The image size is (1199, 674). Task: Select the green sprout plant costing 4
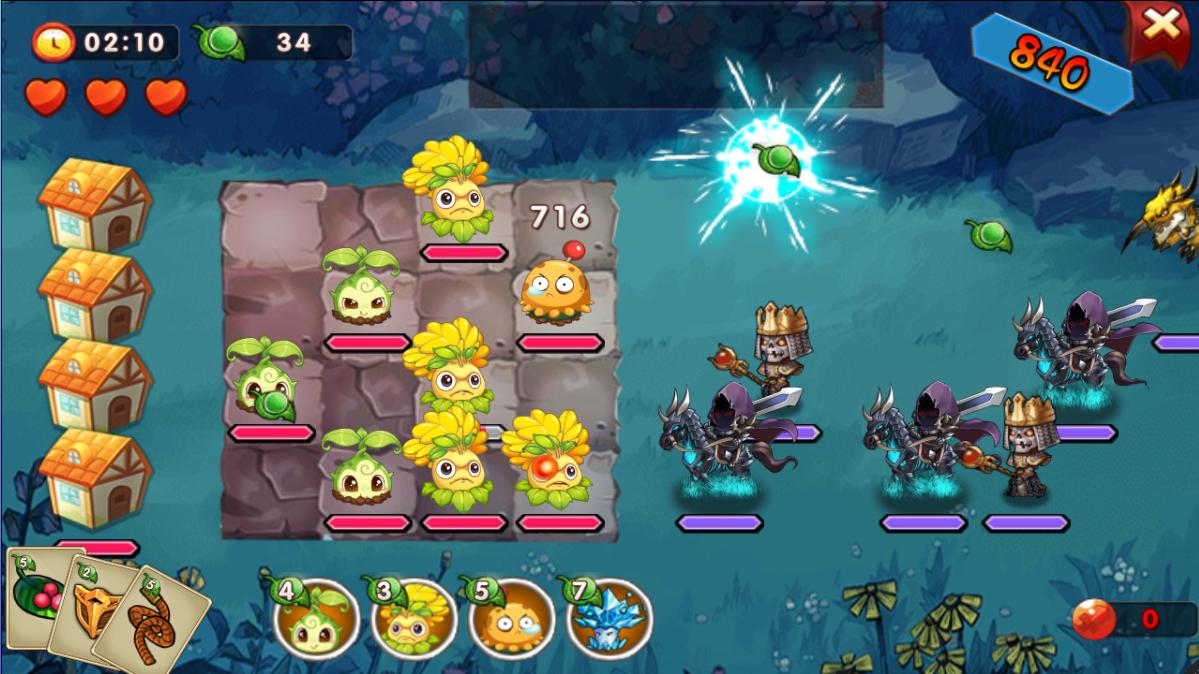click(317, 619)
